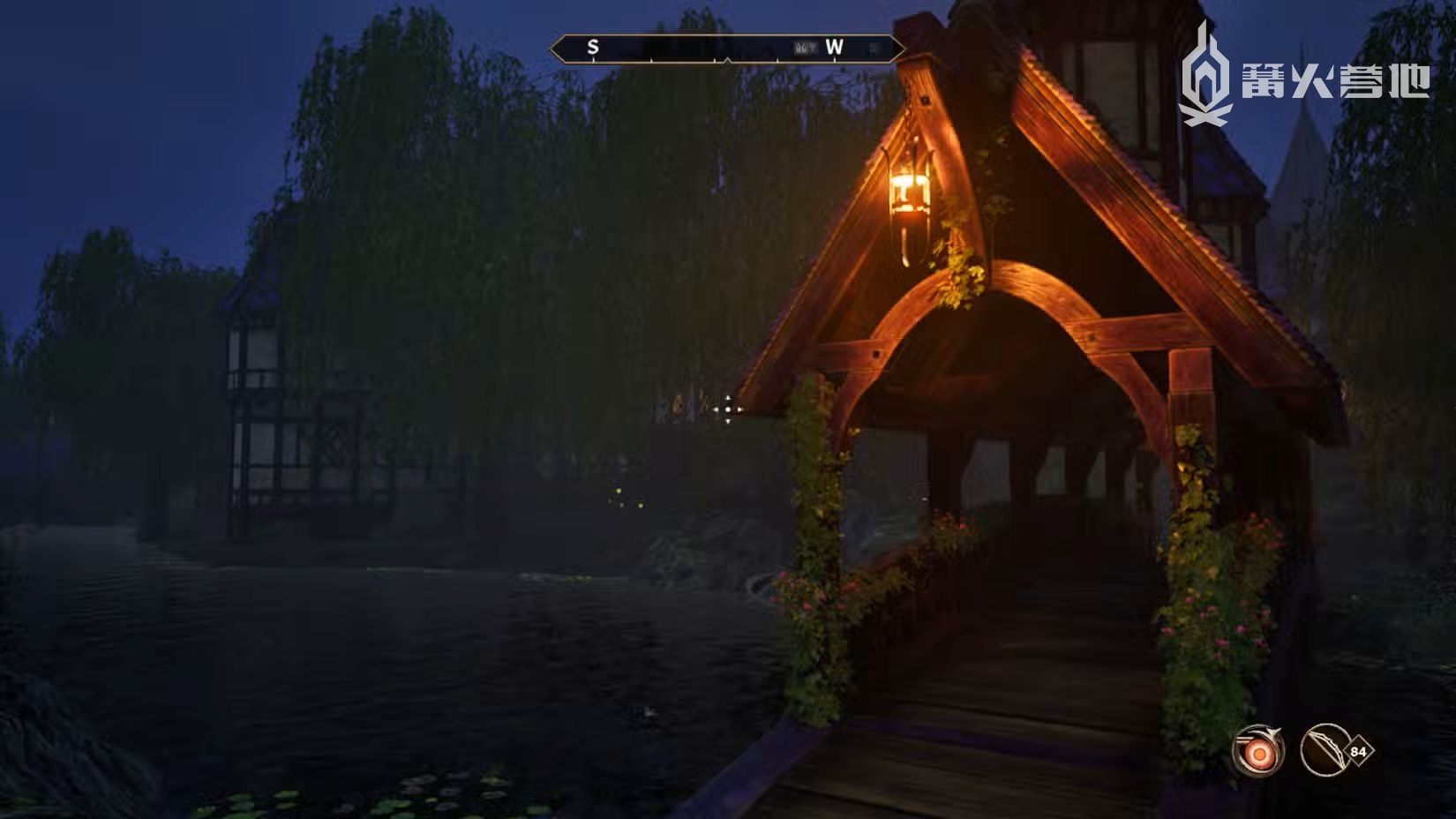Click the notch at the compass center
The height and width of the screenshot is (819, 1456).
coord(726,62)
